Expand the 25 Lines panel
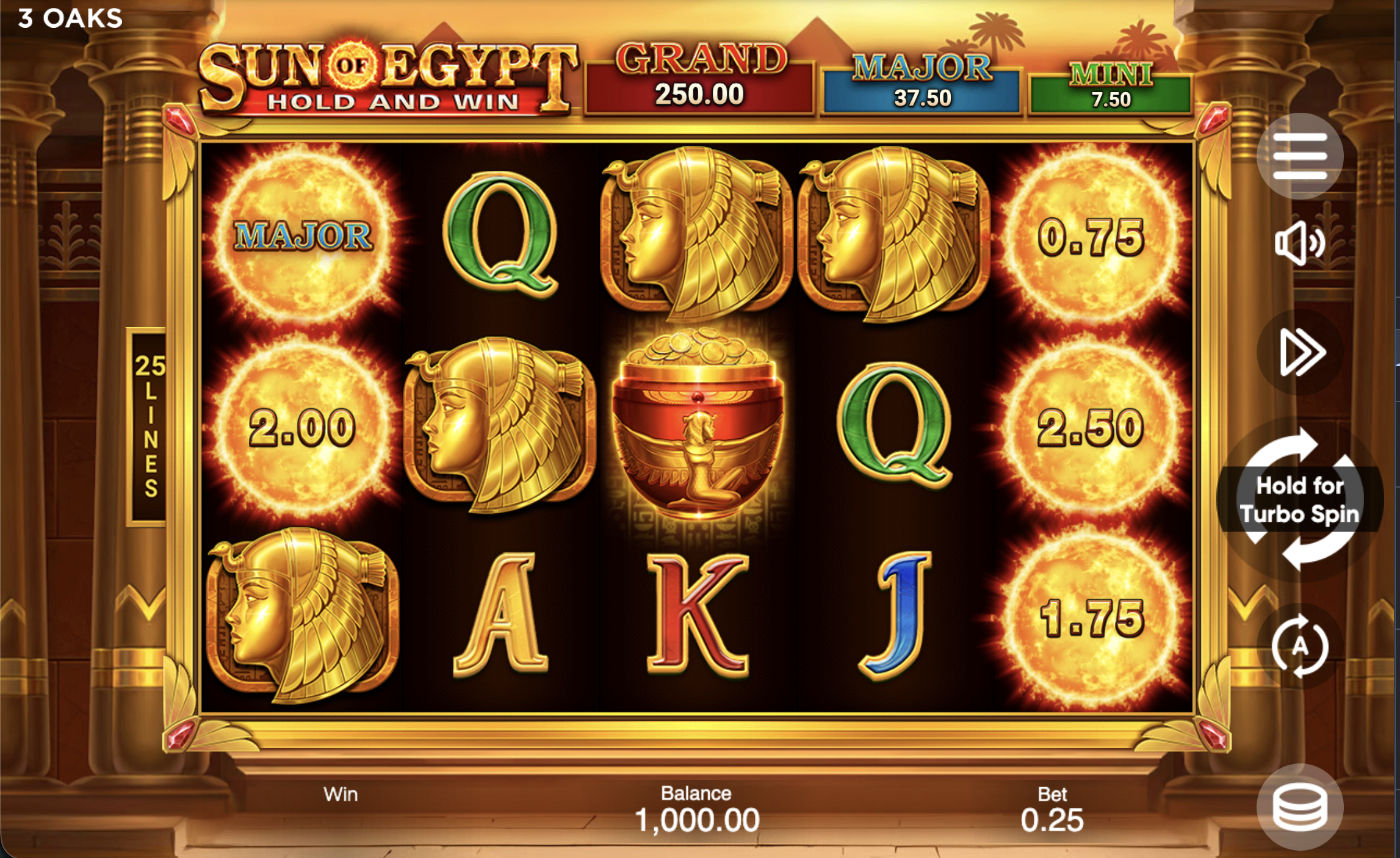1400x858 pixels. click(148, 427)
